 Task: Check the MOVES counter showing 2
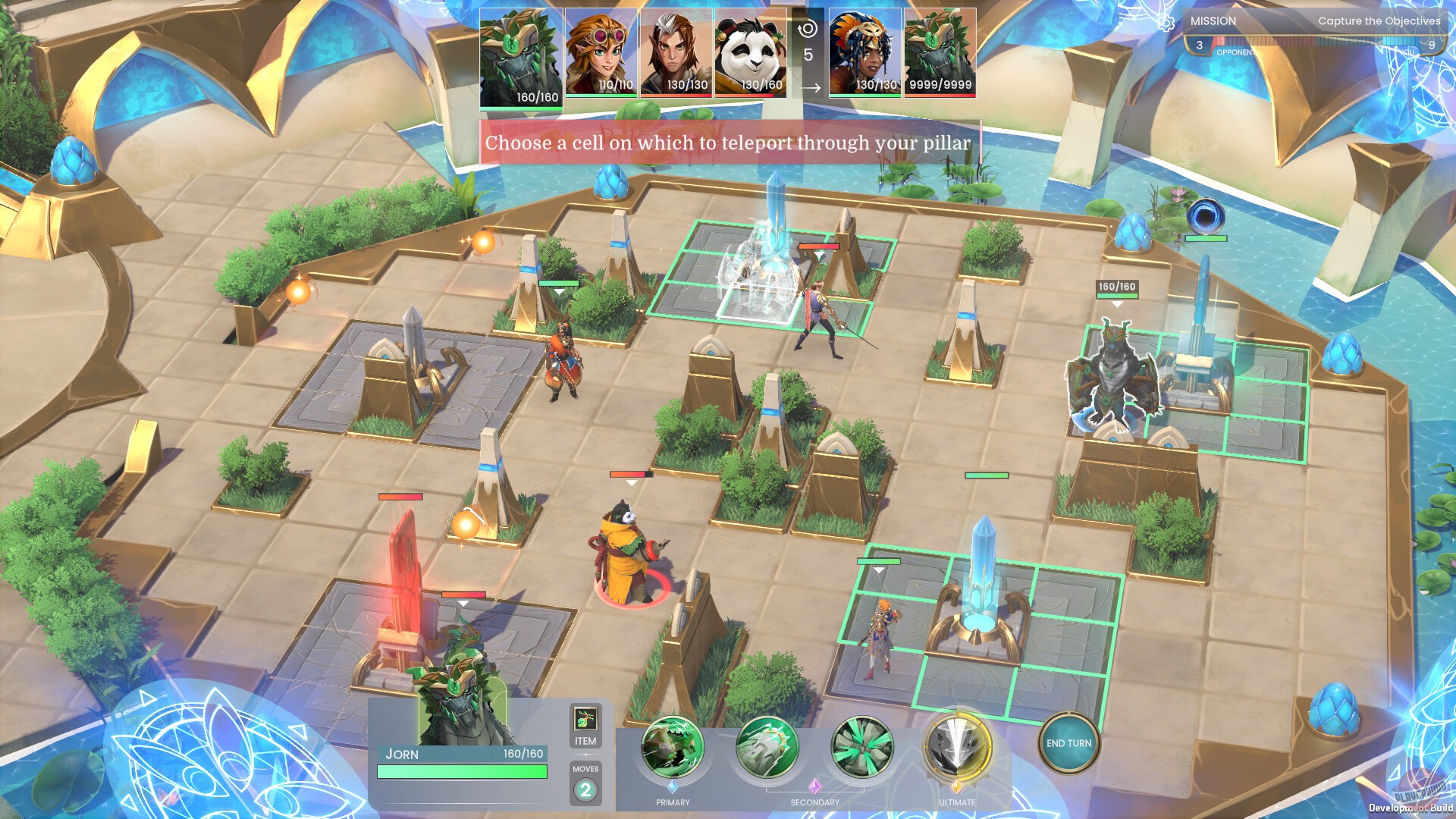point(585,792)
